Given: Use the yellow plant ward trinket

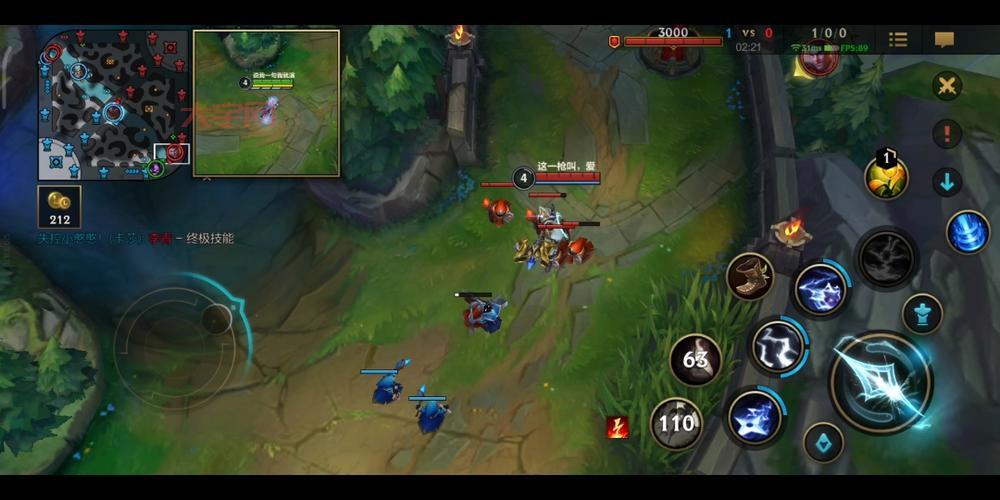Looking at the screenshot, I should (x=886, y=177).
